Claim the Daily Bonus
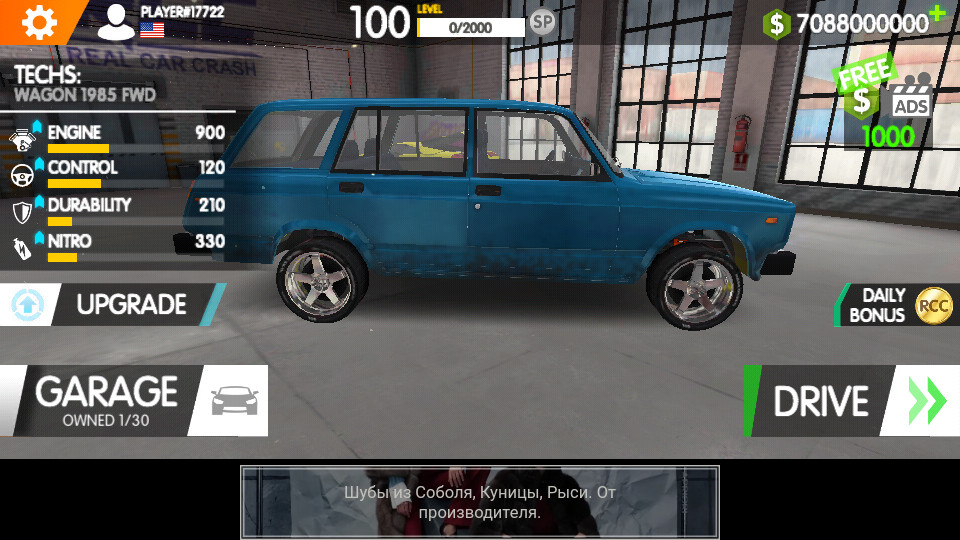 click(x=895, y=305)
